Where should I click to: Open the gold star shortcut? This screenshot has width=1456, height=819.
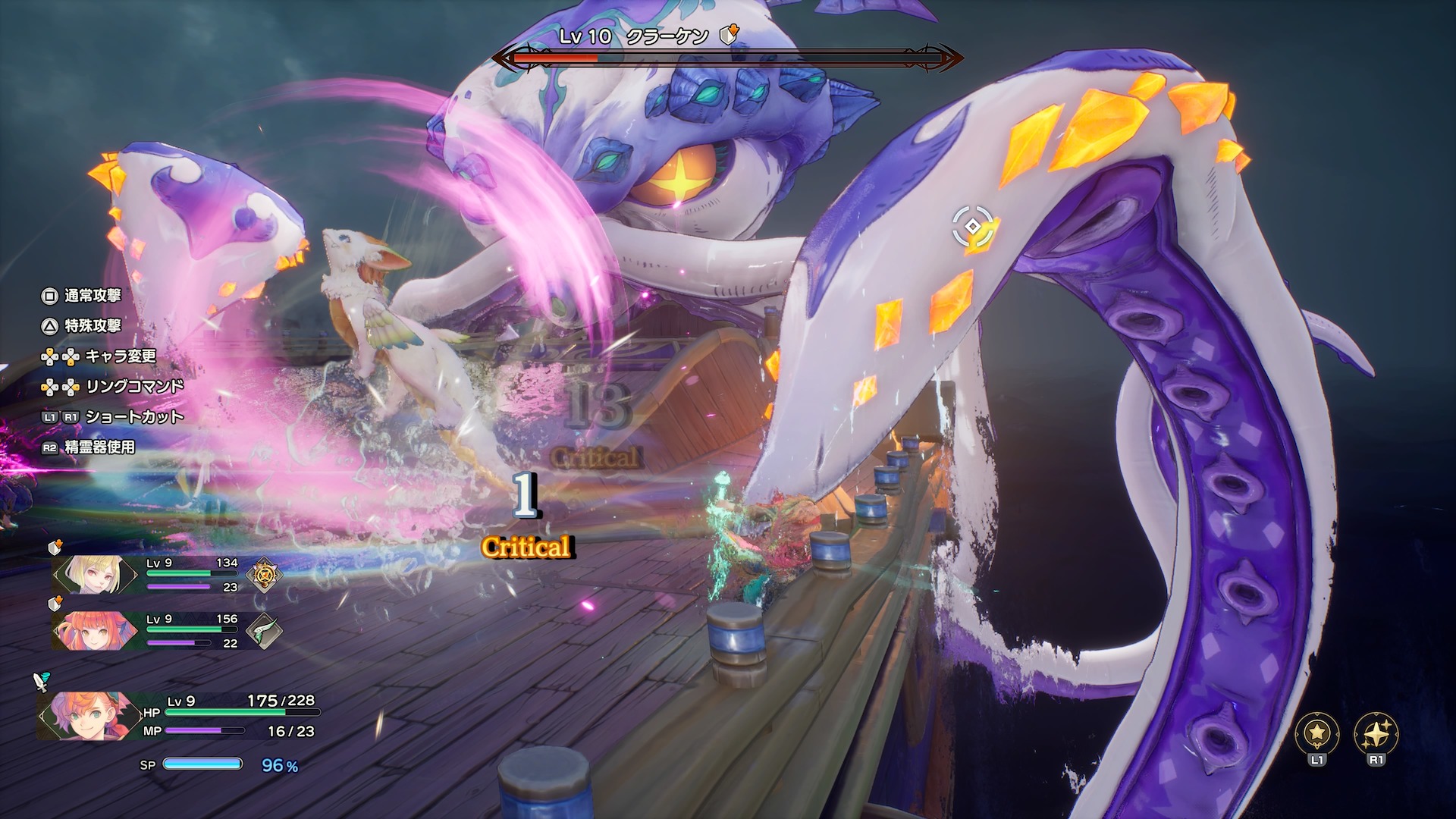pyautogui.click(x=1316, y=733)
